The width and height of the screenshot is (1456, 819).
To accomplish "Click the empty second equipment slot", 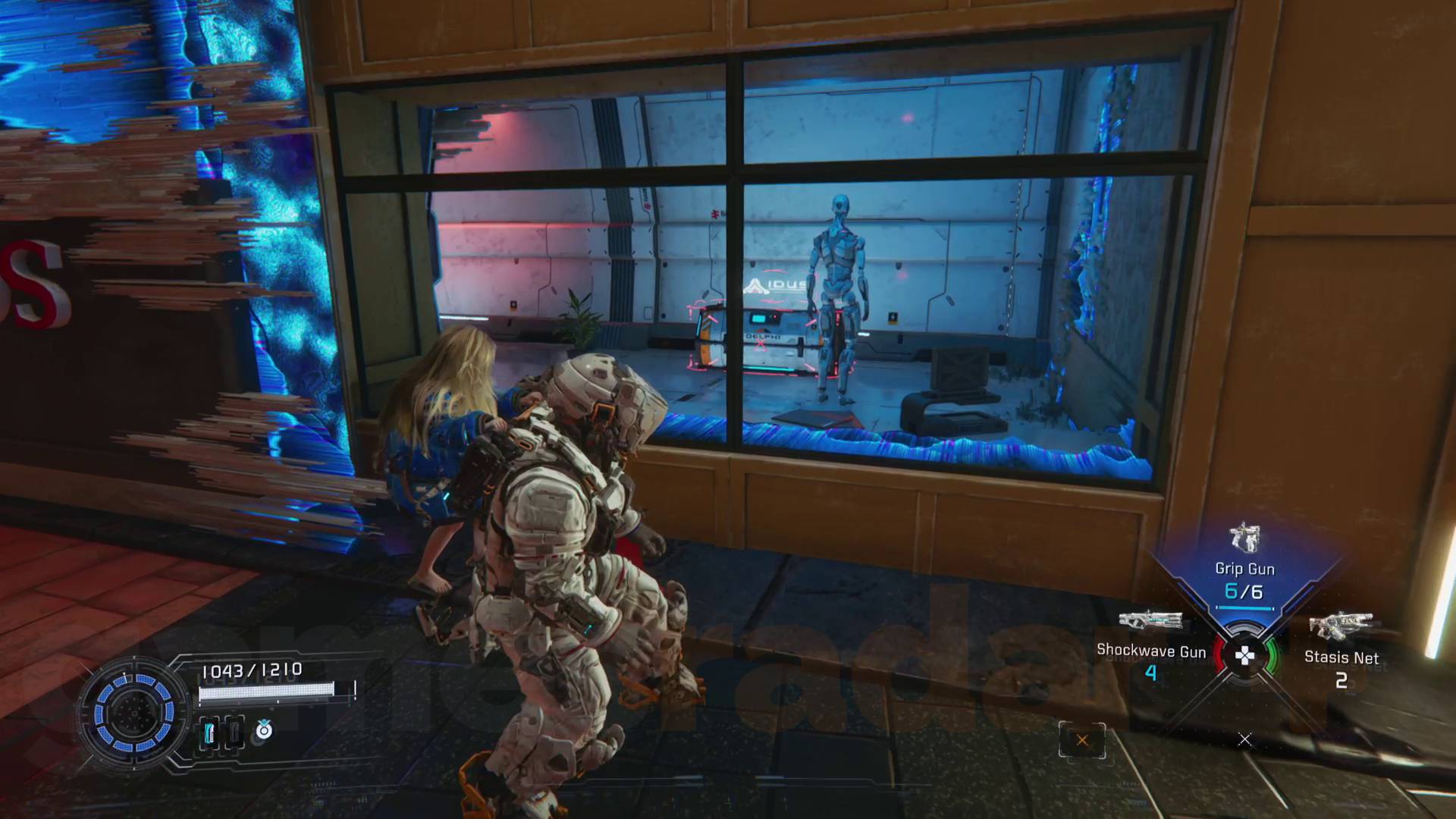I will coord(234,733).
